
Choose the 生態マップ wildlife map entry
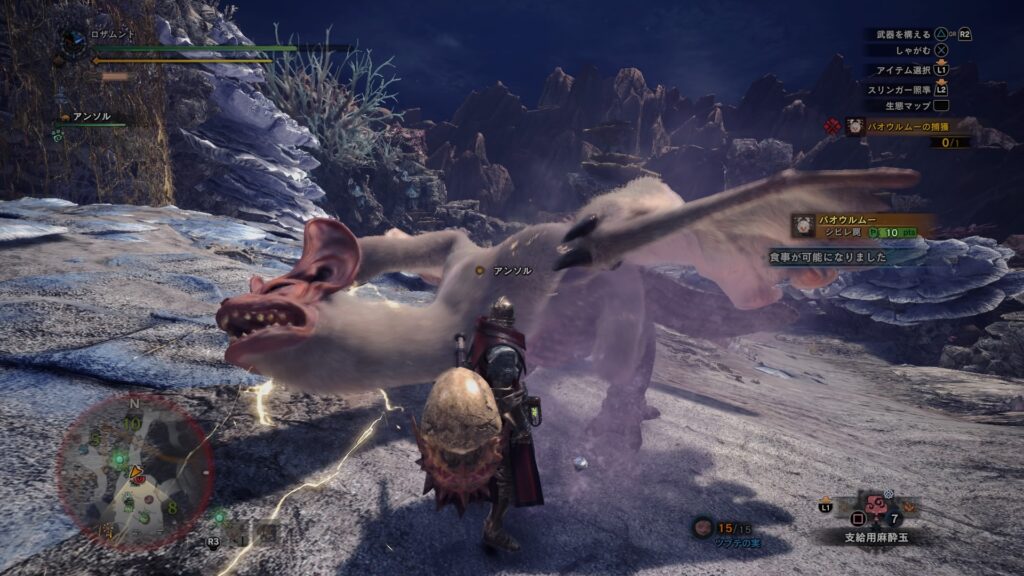pyautogui.click(x=908, y=105)
